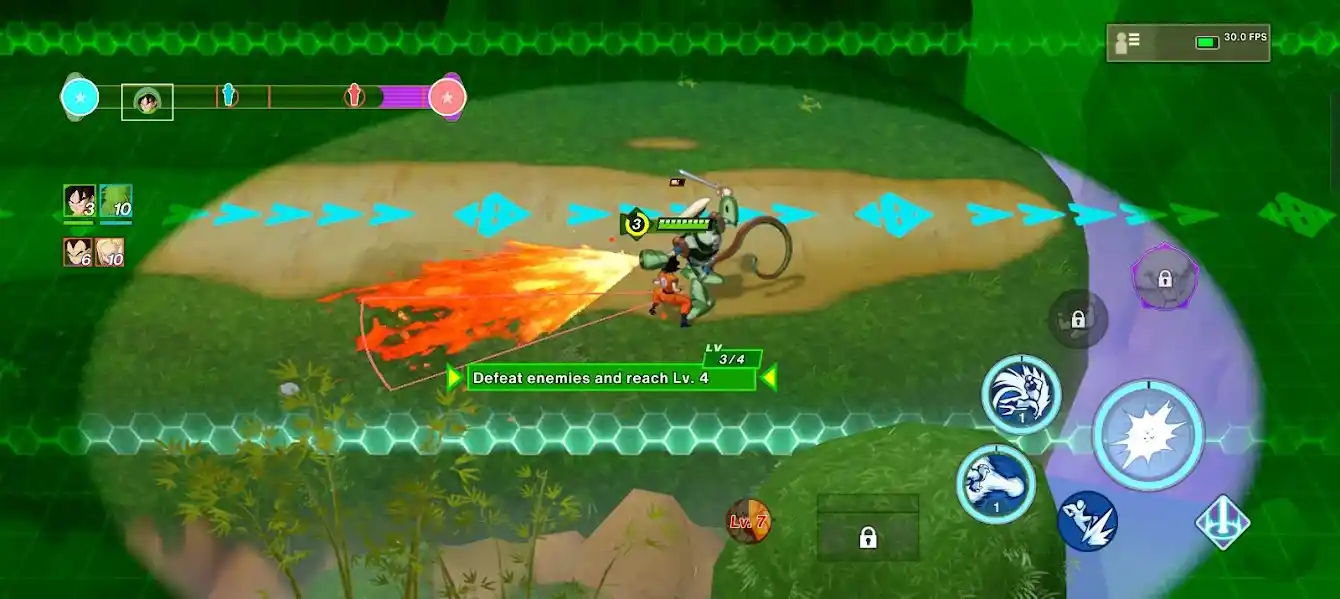Viewport: 1340px width, 599px height.
Task: Select the green-haired level 10 ally portrait
Action: [x=116, y=202]
